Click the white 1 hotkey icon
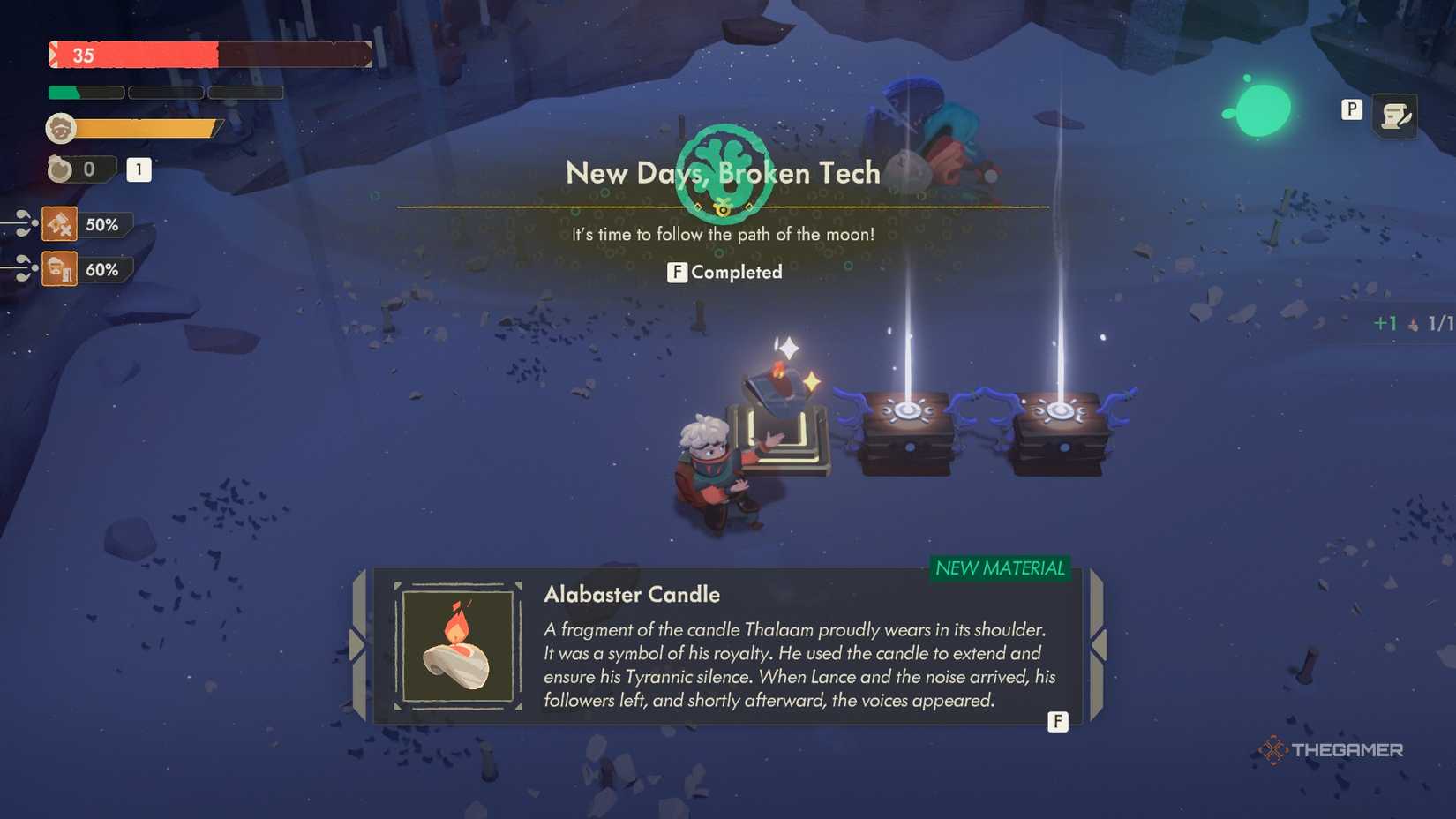Viewport: 1456px width, 819px height. click(x=138, y=170)
